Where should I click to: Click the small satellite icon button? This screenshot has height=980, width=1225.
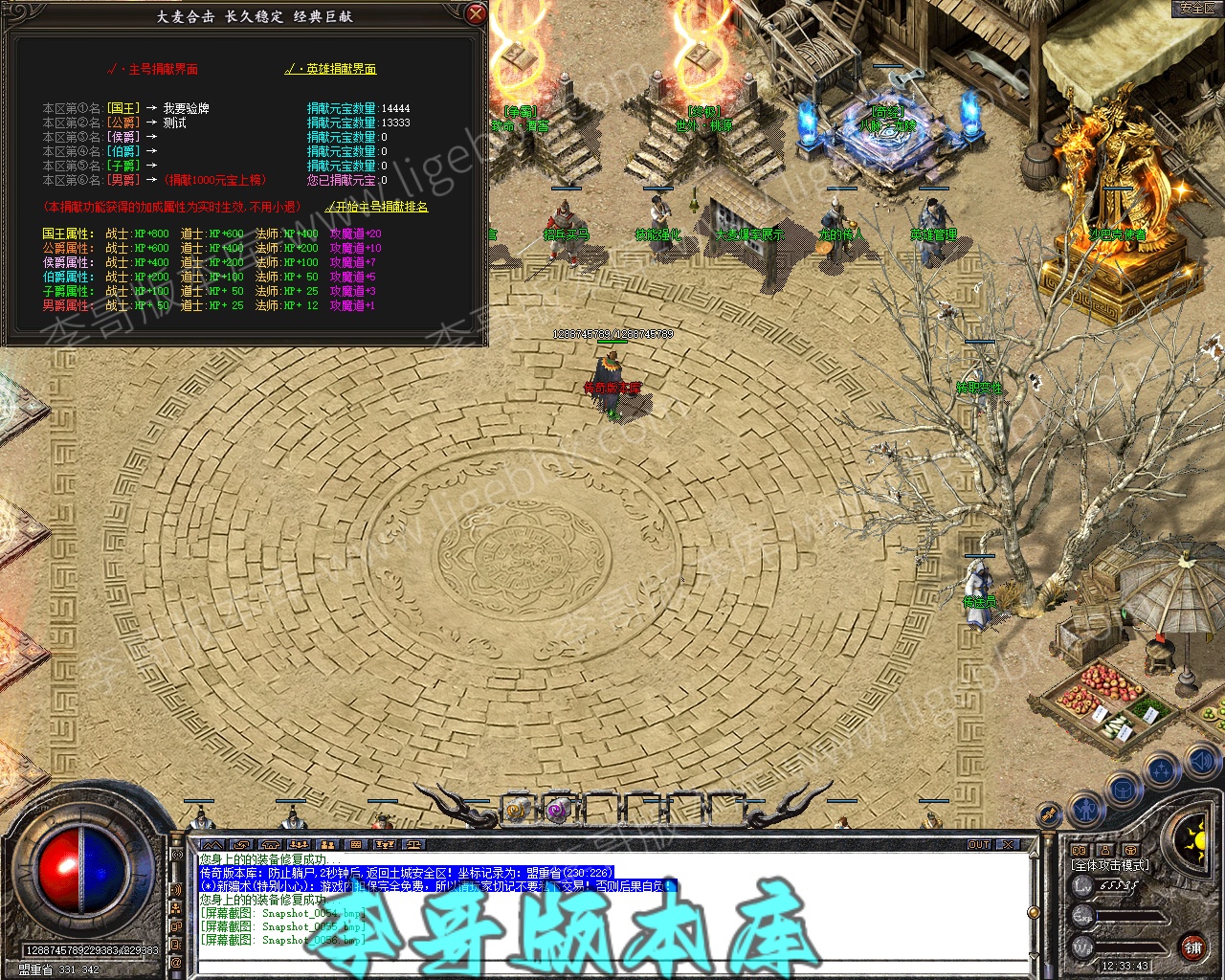1050,814
